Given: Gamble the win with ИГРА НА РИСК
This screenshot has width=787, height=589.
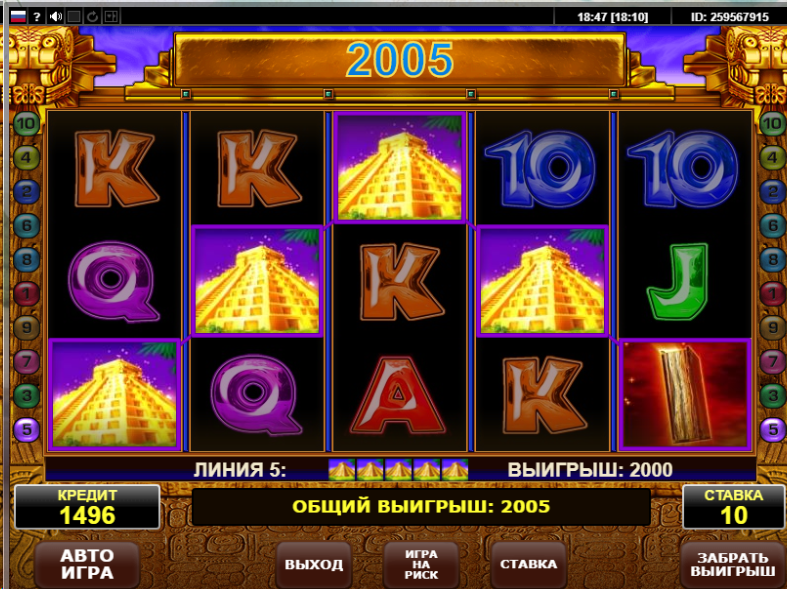Looking at the screenshot, I should coord(421,564).
